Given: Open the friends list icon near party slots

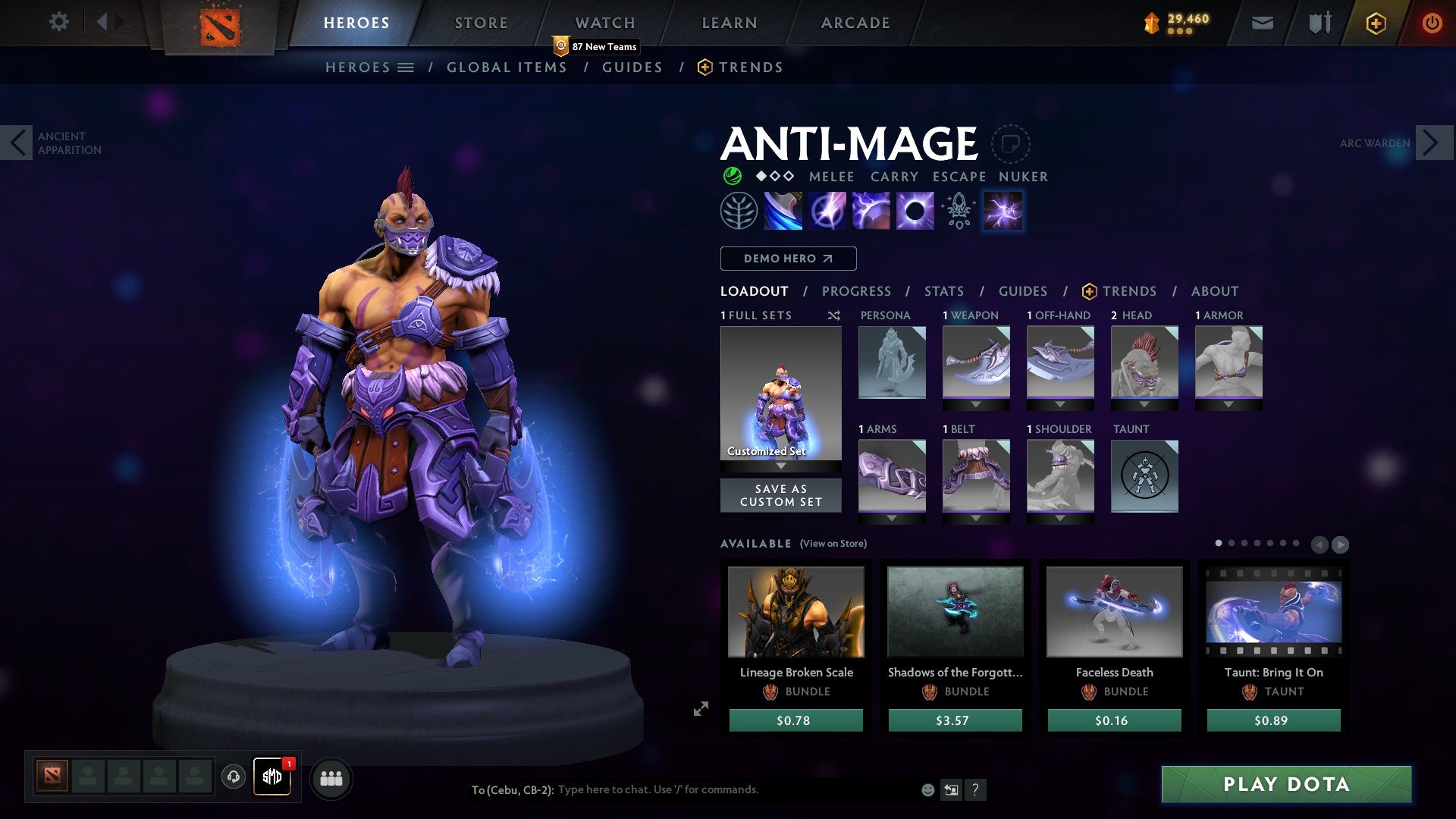Looking at the screenshot, I should tap(331, 778).
